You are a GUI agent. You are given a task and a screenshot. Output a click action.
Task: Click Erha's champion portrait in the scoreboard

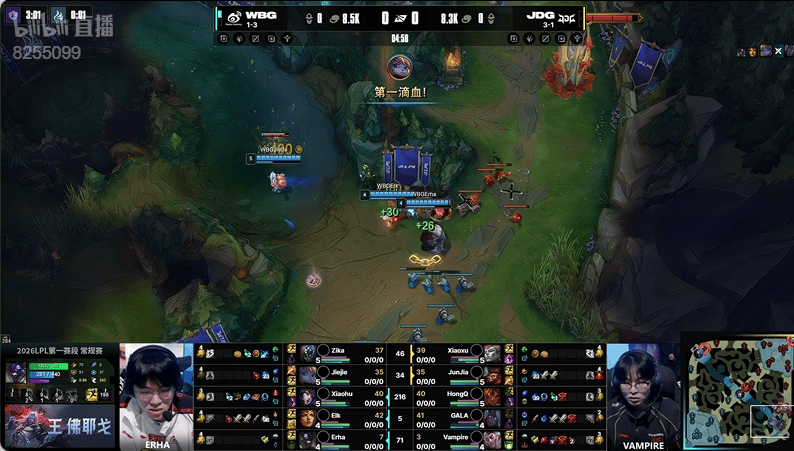(x=308, y=438)
